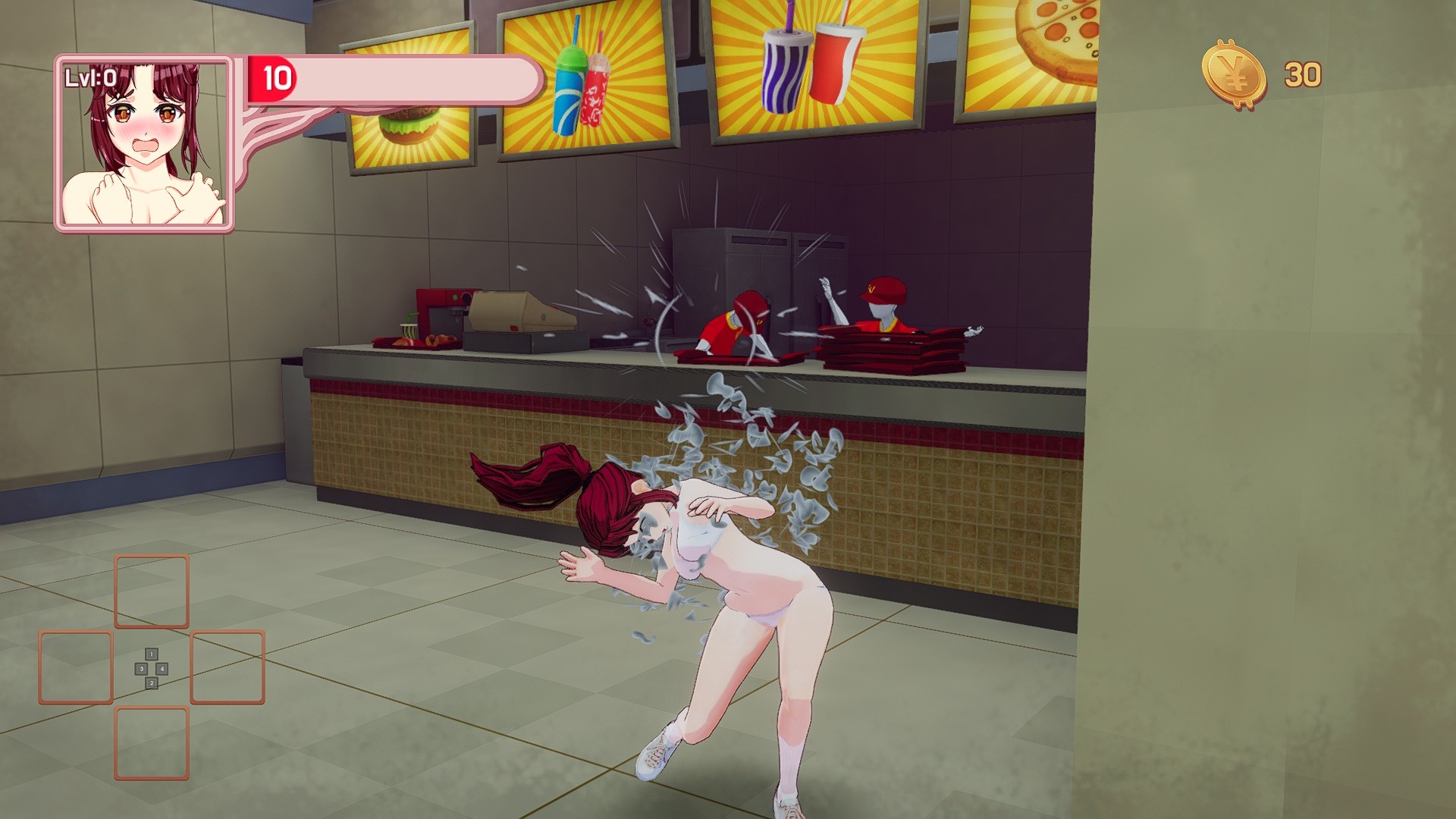Click hotkey slot 1 on the D-pad
The image size is (1456, 819).
tap(152, 654)
